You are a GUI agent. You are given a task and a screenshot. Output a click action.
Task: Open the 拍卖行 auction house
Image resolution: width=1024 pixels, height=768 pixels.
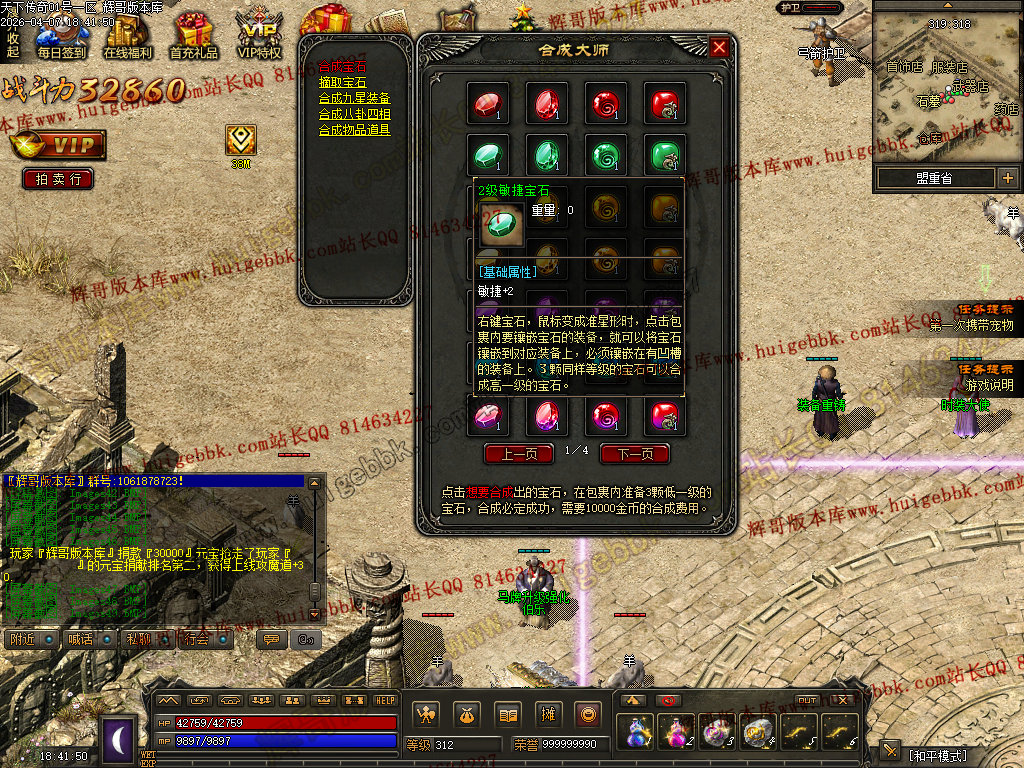[58, 179]
